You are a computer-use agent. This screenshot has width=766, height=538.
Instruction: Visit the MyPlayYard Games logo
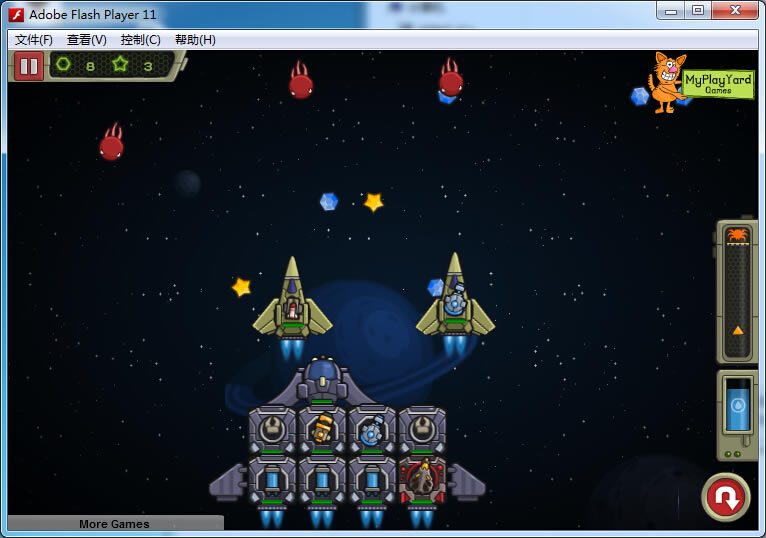[x=700, y=82]
